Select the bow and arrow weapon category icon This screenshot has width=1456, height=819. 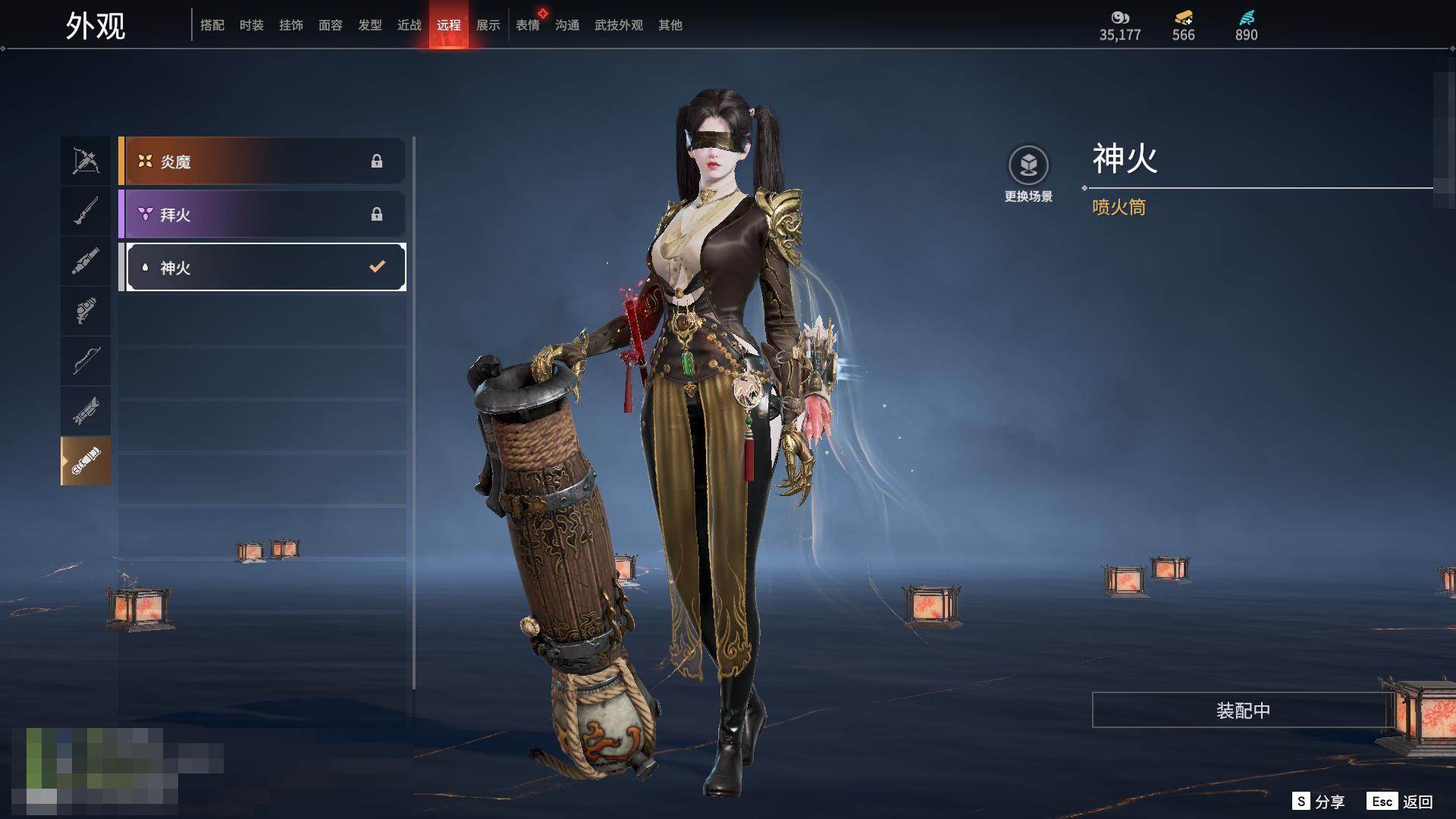coord(86,161)
